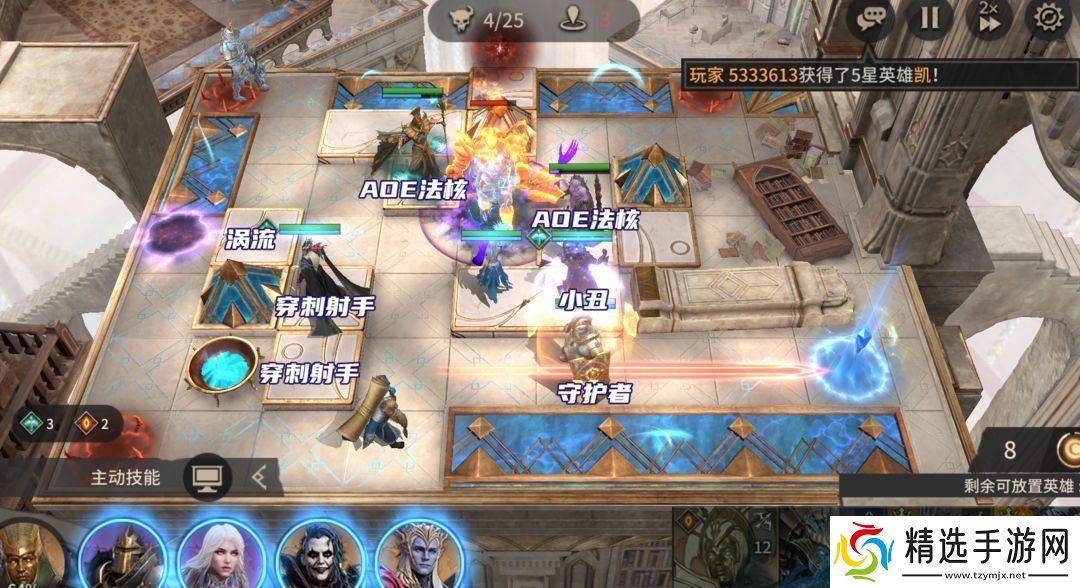
Task: Open the chat speech-bubble button
Action: [869, 18]
